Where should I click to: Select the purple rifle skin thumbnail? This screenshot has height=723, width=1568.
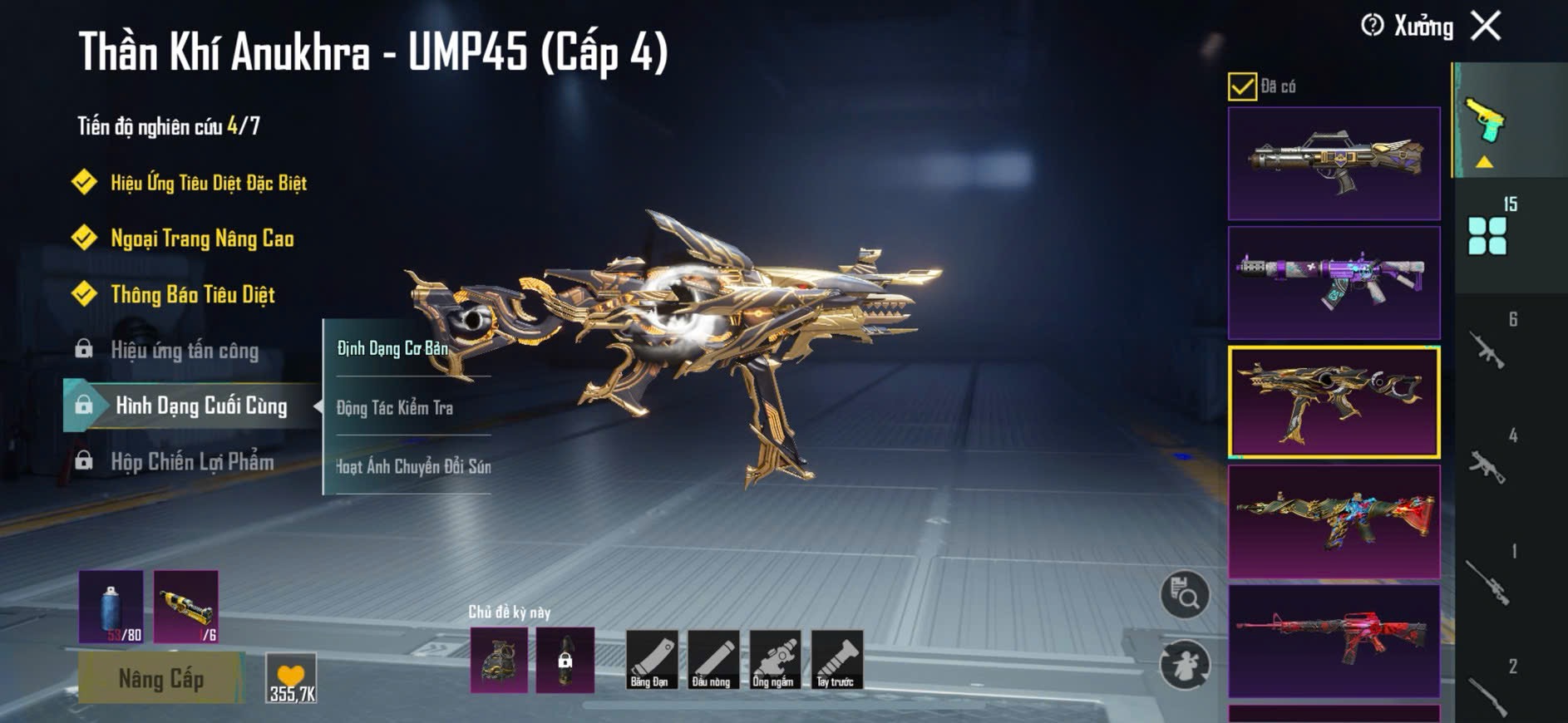coord(1334,283)
